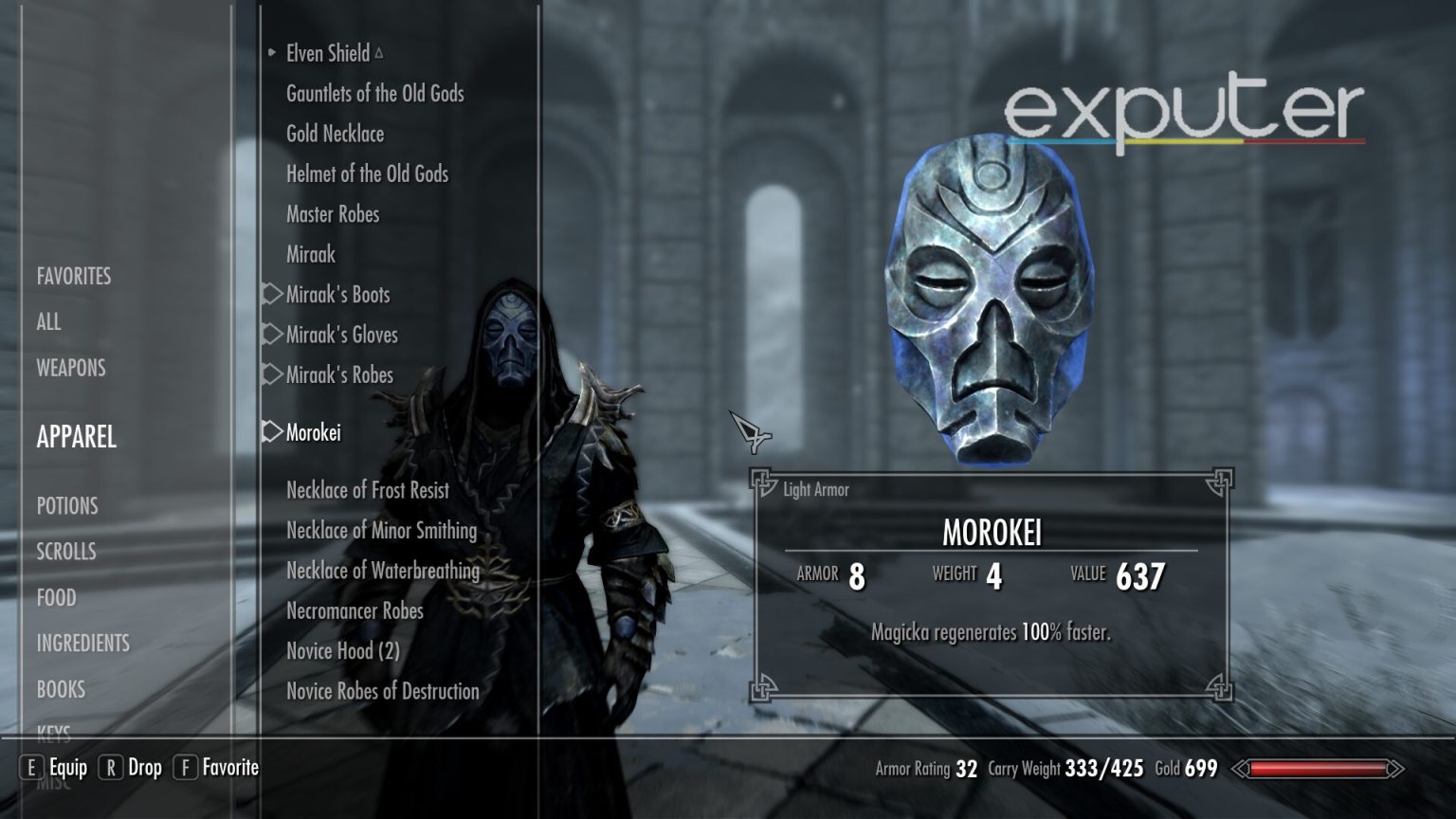
Task: Click the rotating Morokei mask preview
Action: 992,294
